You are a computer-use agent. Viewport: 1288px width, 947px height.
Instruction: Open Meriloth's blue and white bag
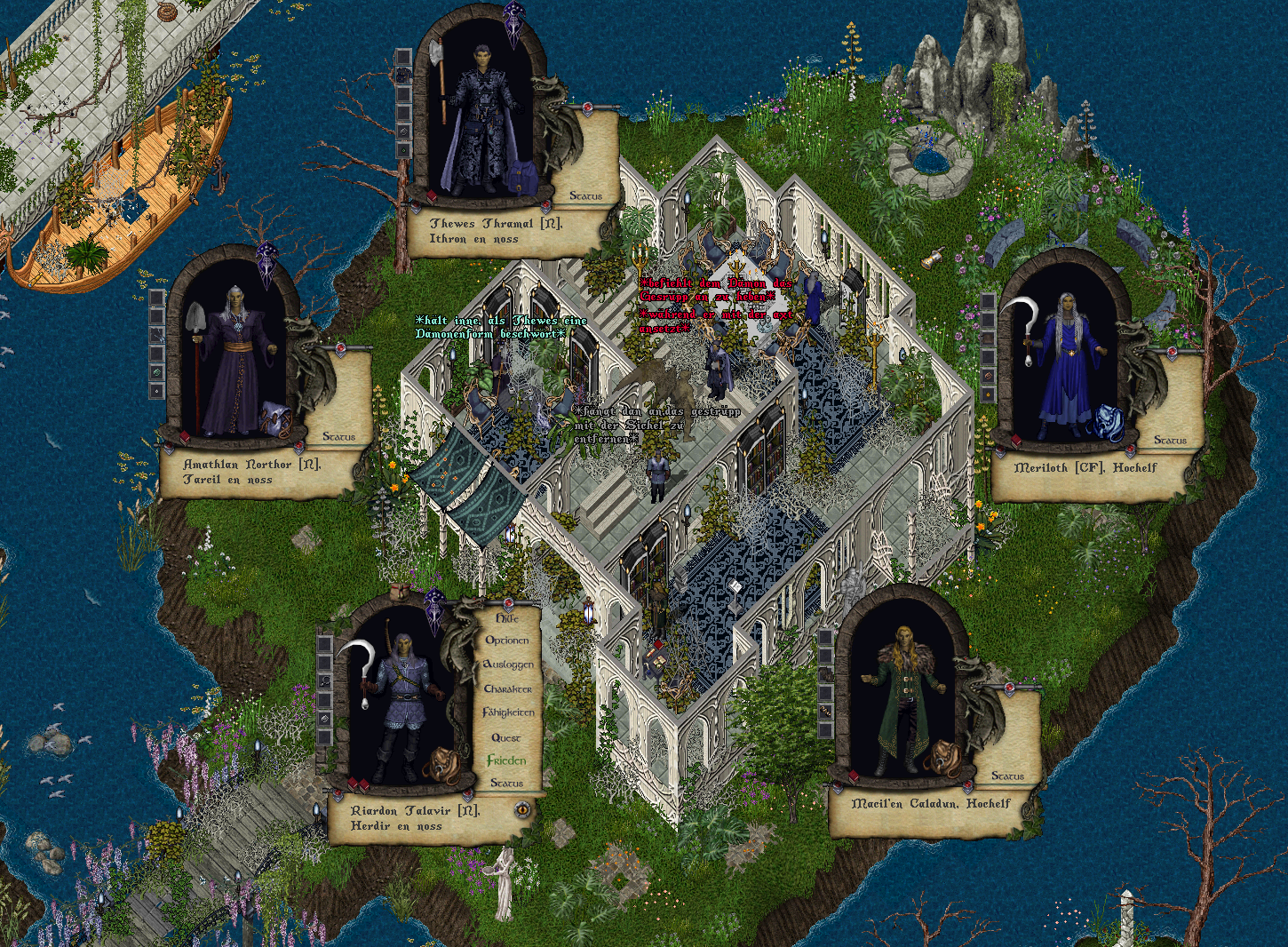(x=1109, y=422)
